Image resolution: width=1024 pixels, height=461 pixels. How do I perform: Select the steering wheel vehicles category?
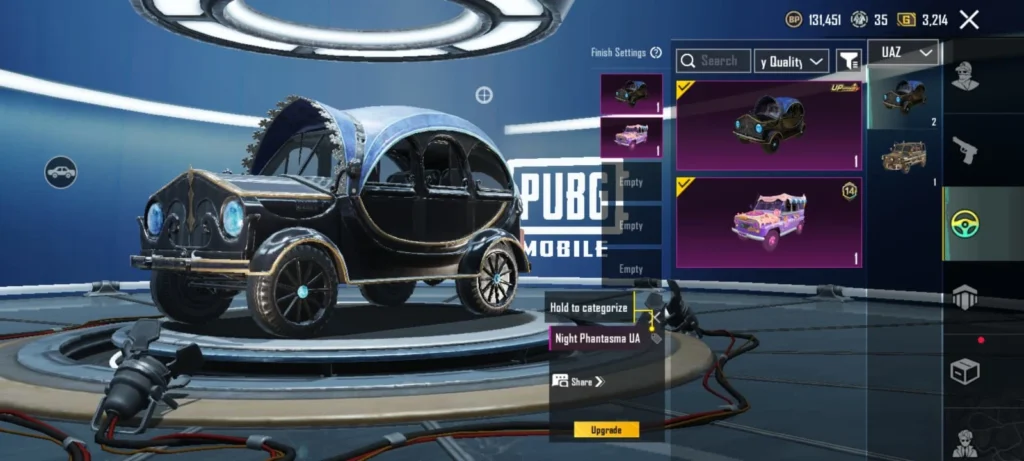[x=965, y=223]
